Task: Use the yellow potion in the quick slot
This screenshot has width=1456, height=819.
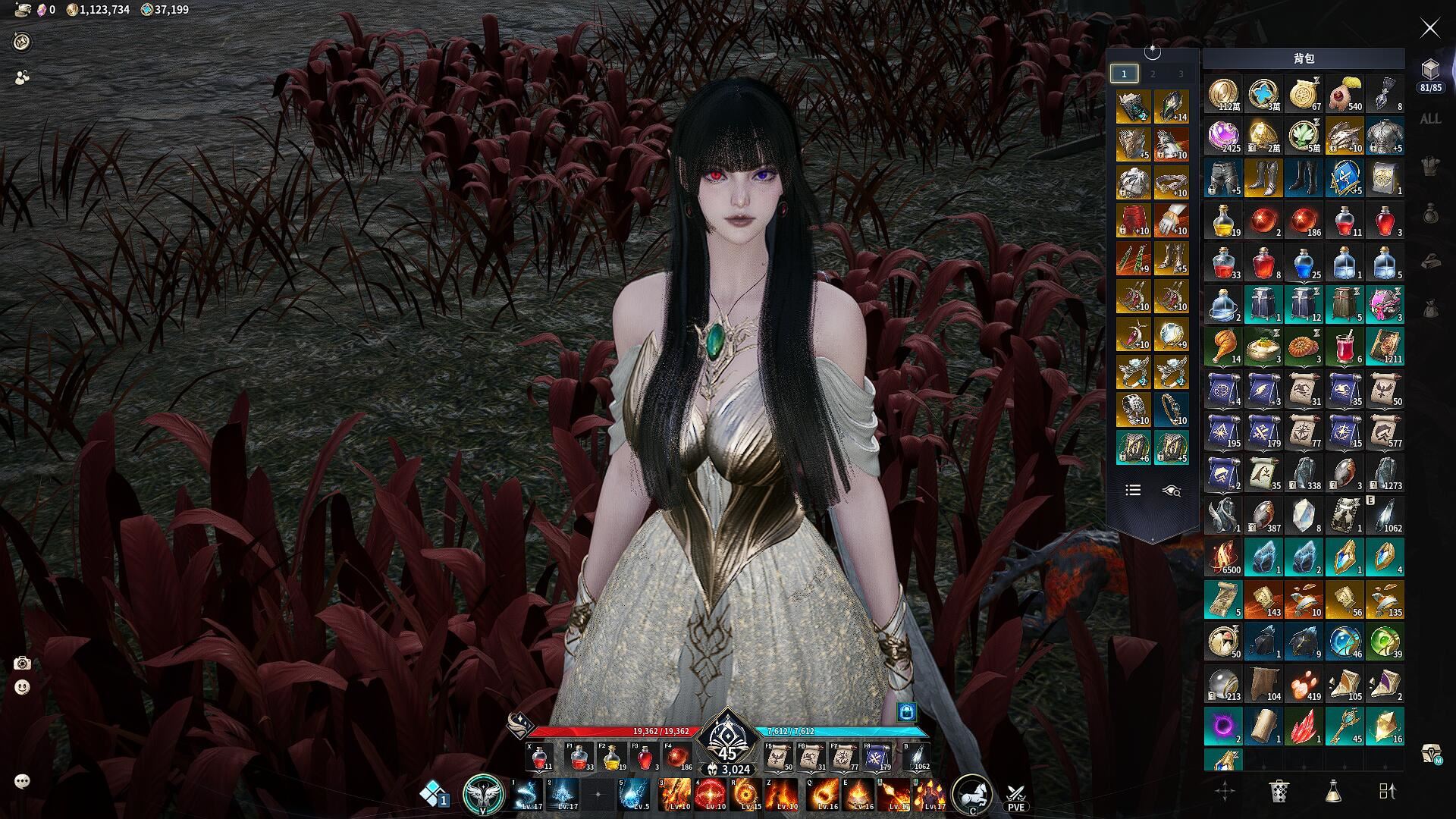Action: click(x=612, y=757)
